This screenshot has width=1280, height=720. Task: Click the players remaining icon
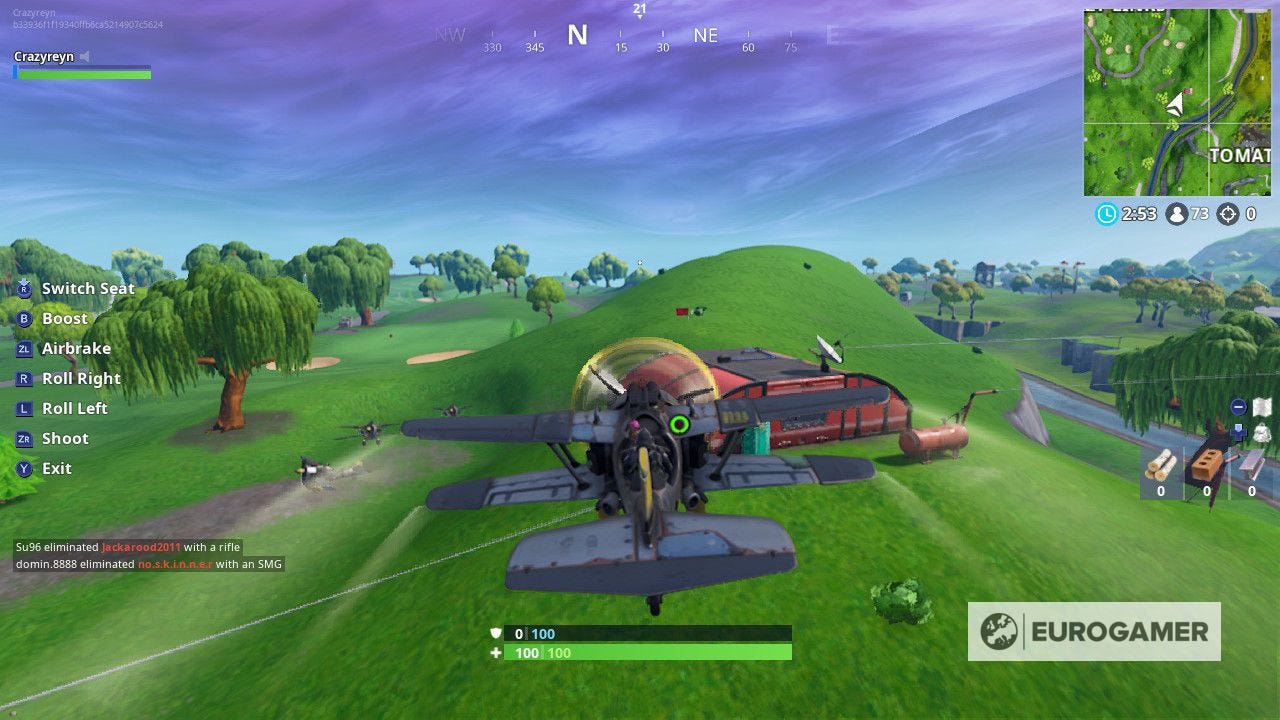(x=1176, y=213)
